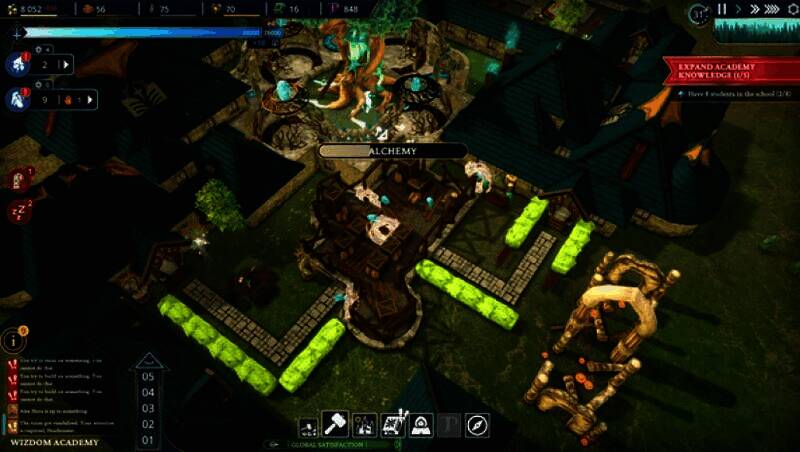
Task: Expand the first blue teacher group arrow
Action: click(67, 65)
